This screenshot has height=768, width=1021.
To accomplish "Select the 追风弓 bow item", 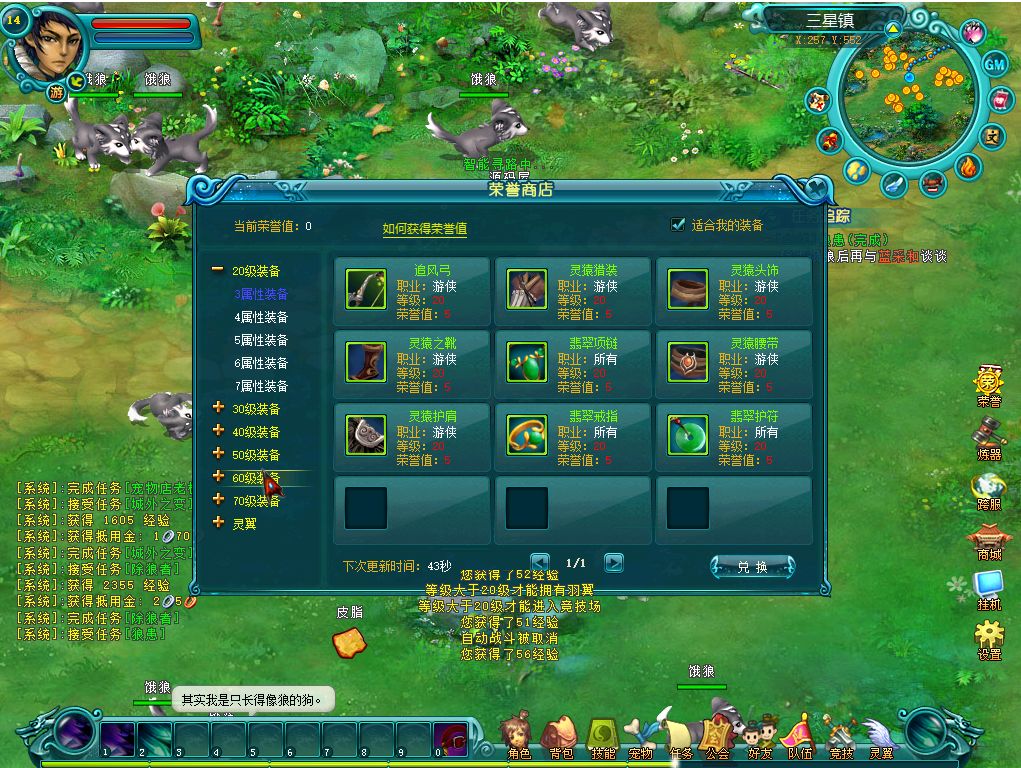I will pyautogui.click(x=411, y=290).
